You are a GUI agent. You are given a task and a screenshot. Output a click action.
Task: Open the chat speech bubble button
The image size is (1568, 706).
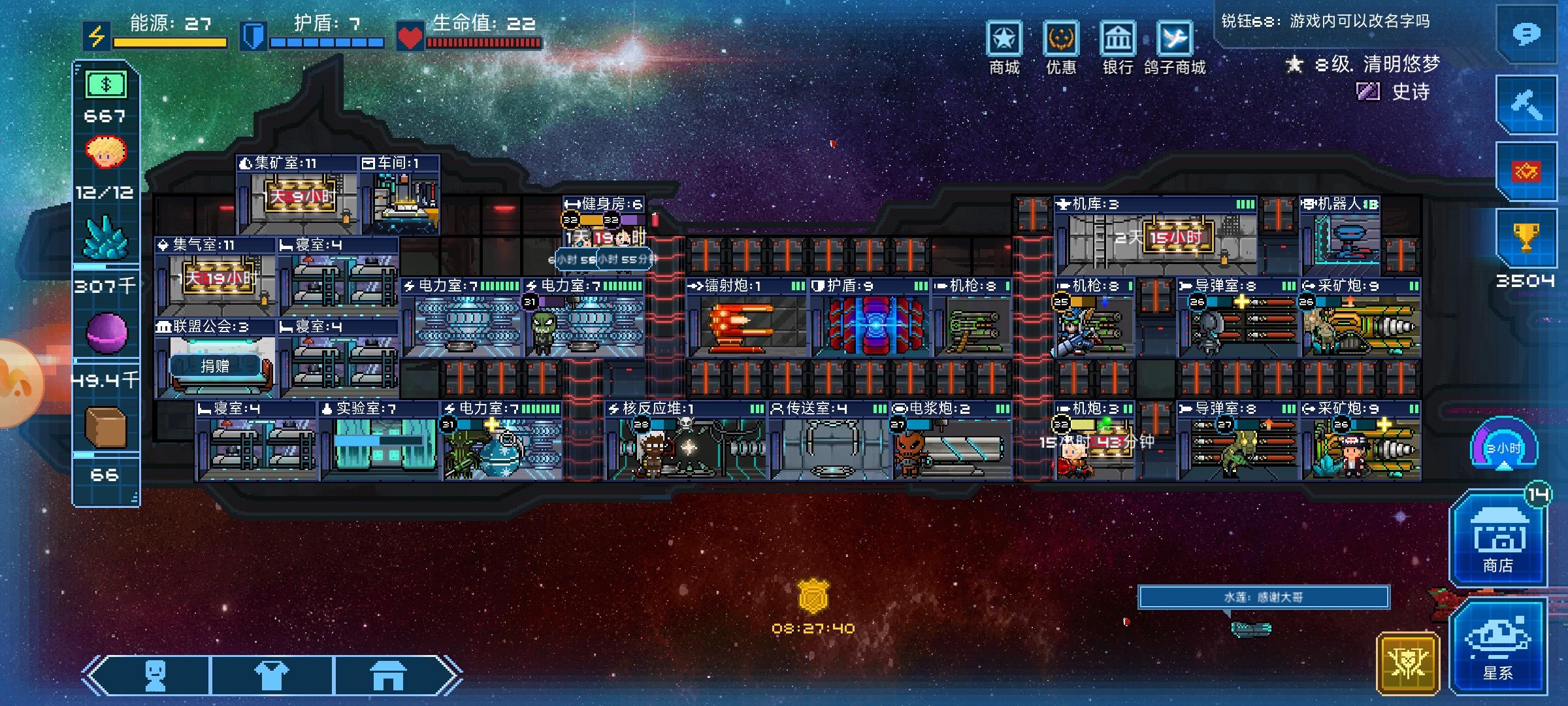click(1526, 33)
